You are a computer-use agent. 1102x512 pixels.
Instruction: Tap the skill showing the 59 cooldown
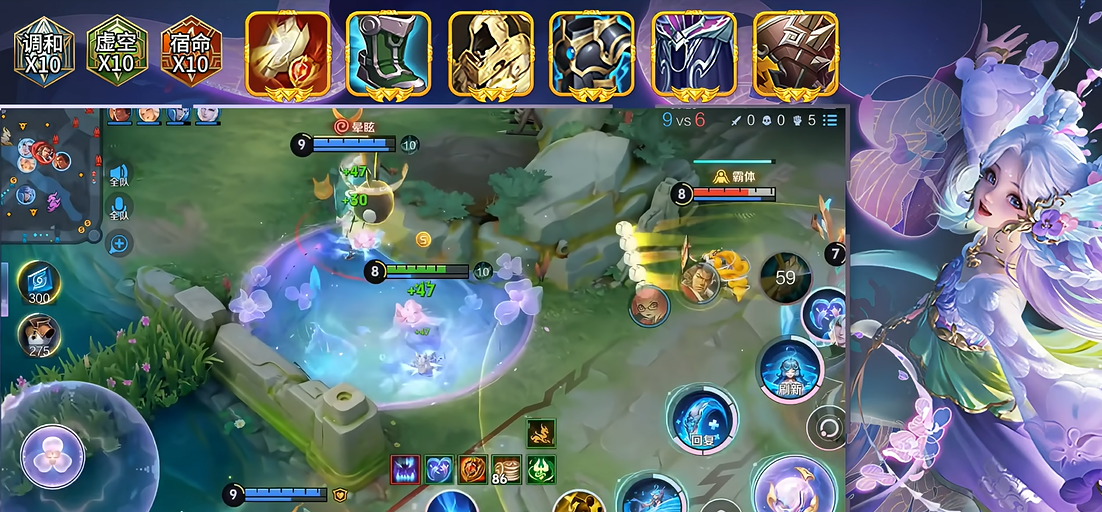[x=785, y=277]
